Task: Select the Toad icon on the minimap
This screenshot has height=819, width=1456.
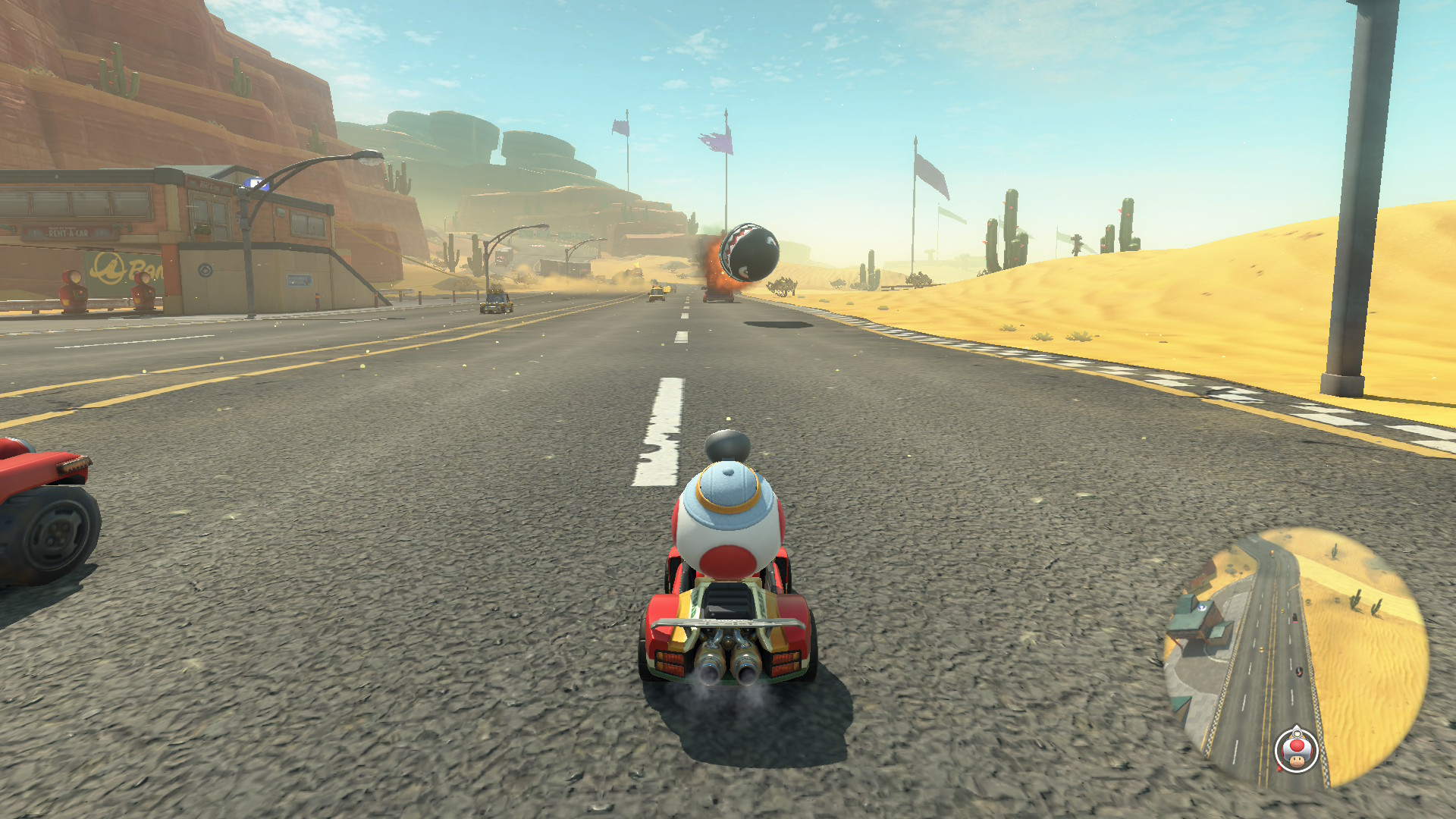Action: tap(1296, 751)
